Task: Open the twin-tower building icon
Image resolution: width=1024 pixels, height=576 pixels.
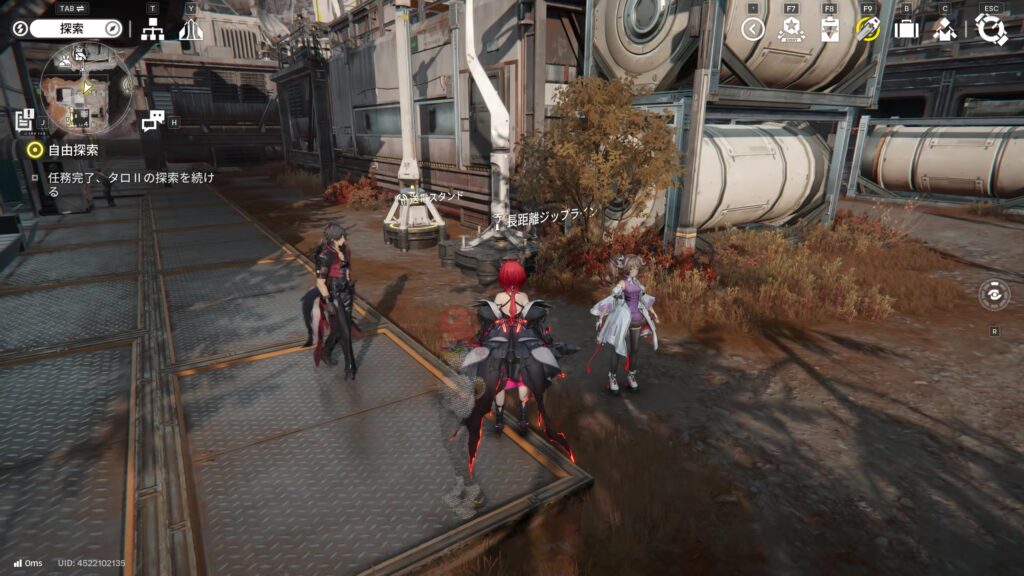Action: point(191,30)
